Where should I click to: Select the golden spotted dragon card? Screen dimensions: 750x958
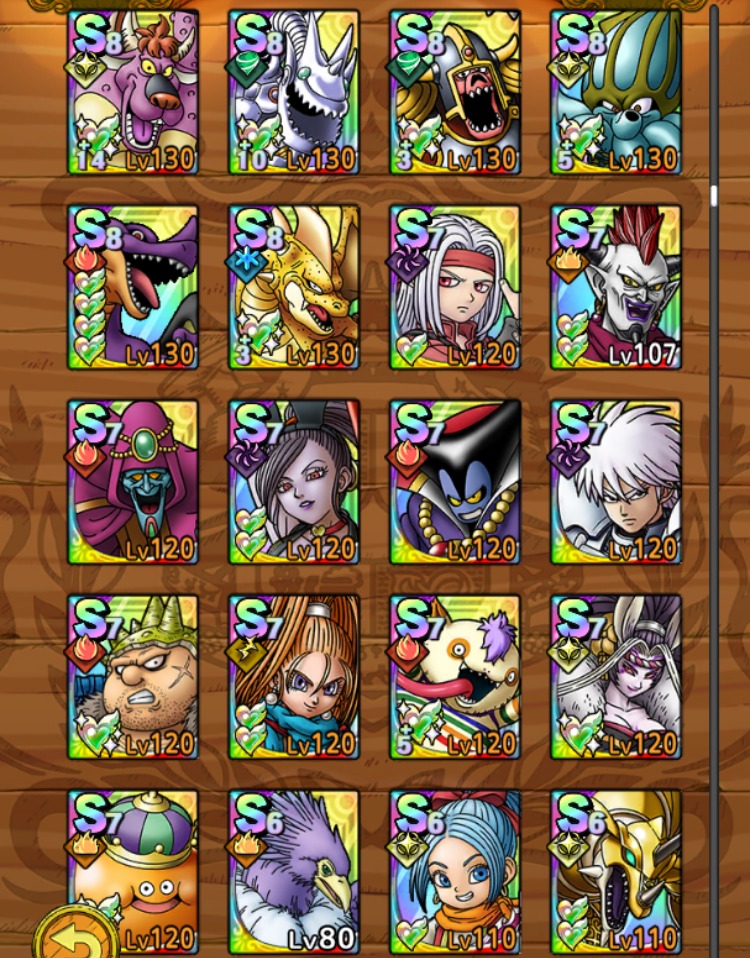(294, 287)
